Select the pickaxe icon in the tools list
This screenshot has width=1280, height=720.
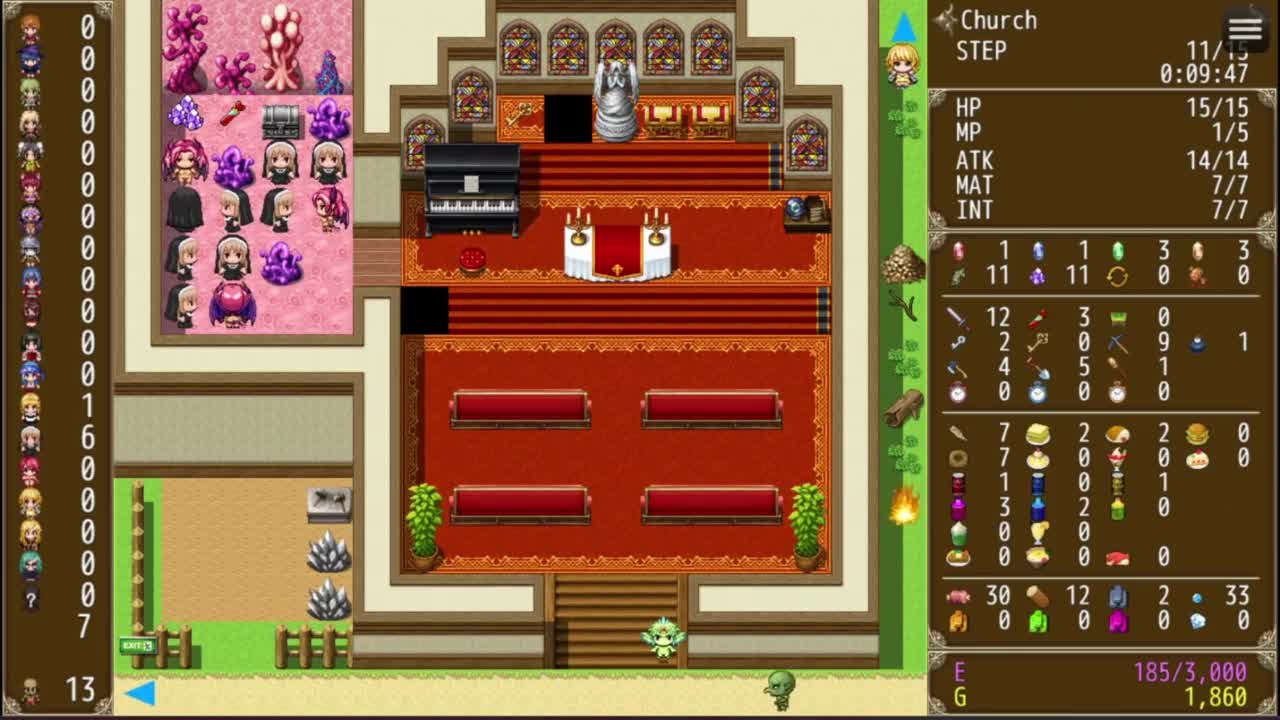pos(1118,343)
